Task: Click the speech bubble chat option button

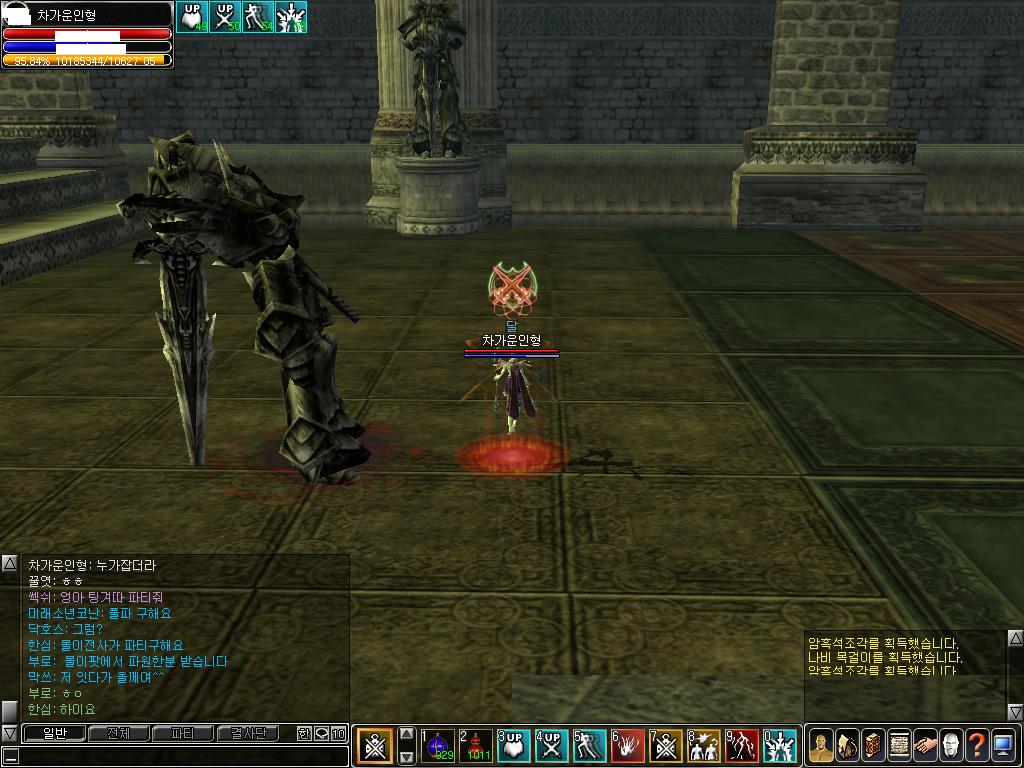Action: 321,734
